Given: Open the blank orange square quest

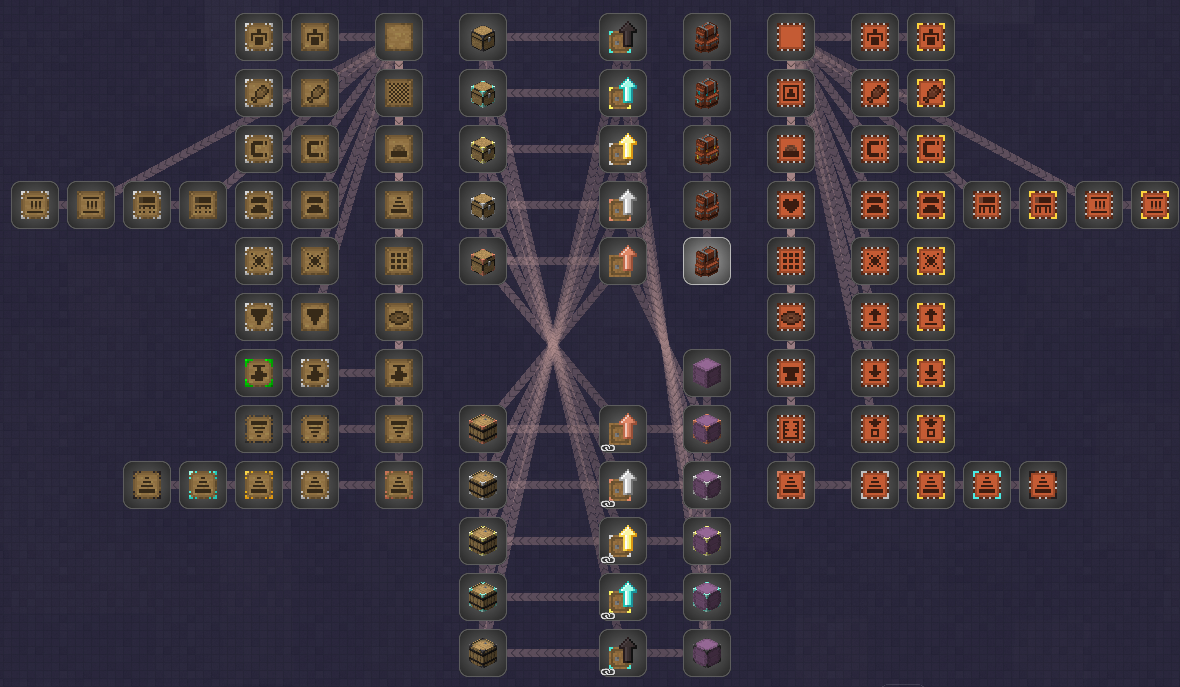Looking at the screenshot, I should click(x=791, y=37).
